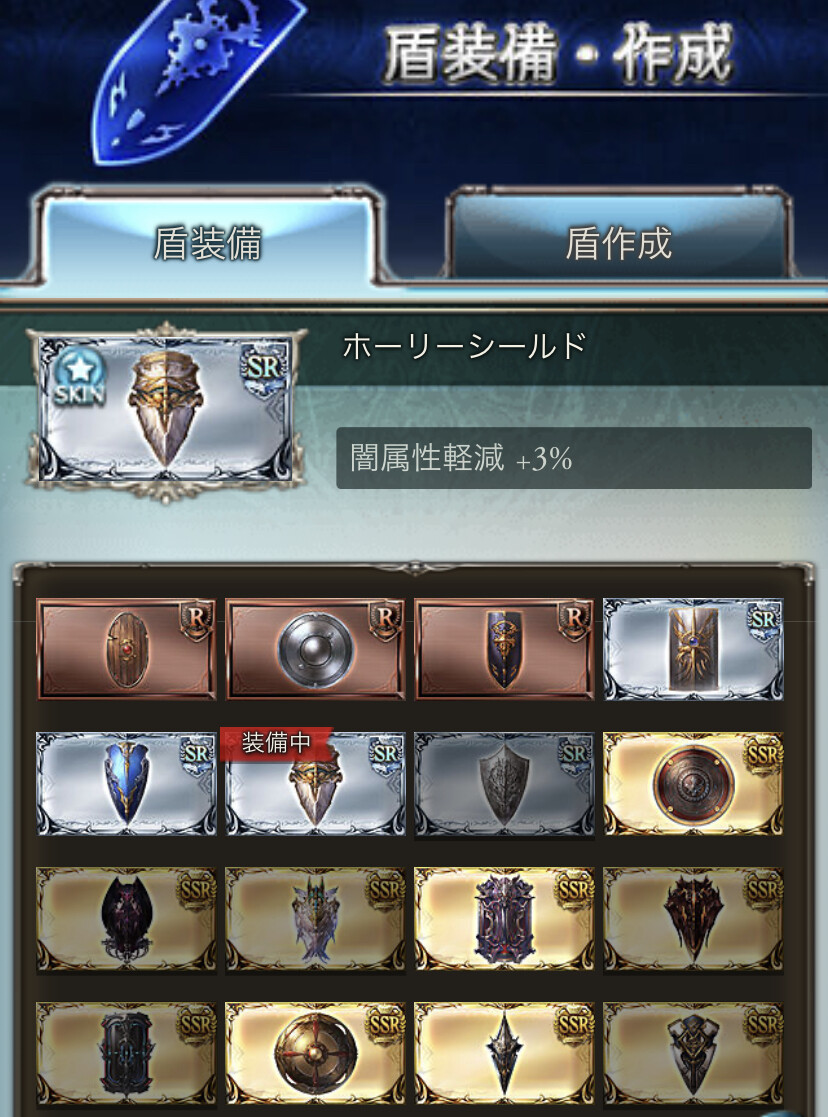Select the SSR round shield with red cross

tap(315, 1053)
